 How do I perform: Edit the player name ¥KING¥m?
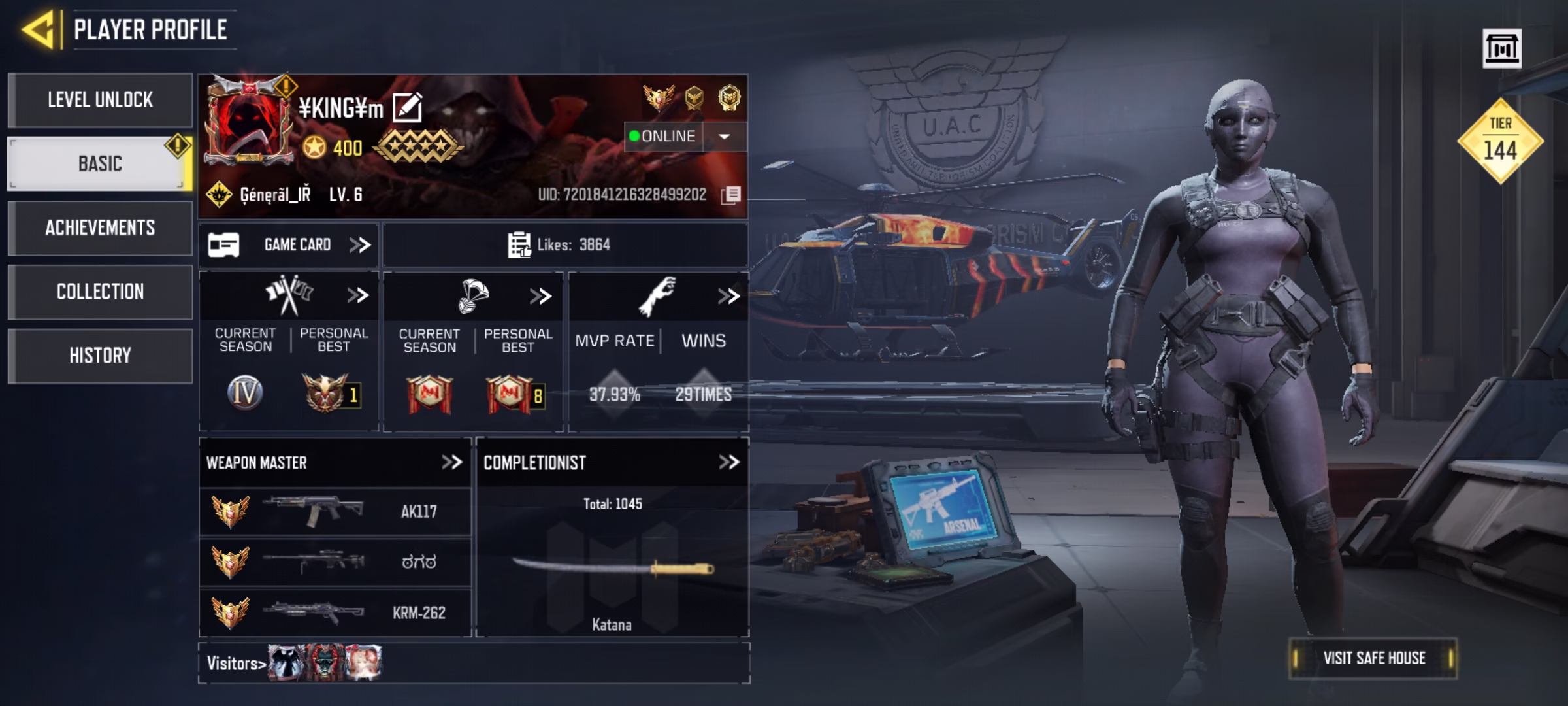408,108
